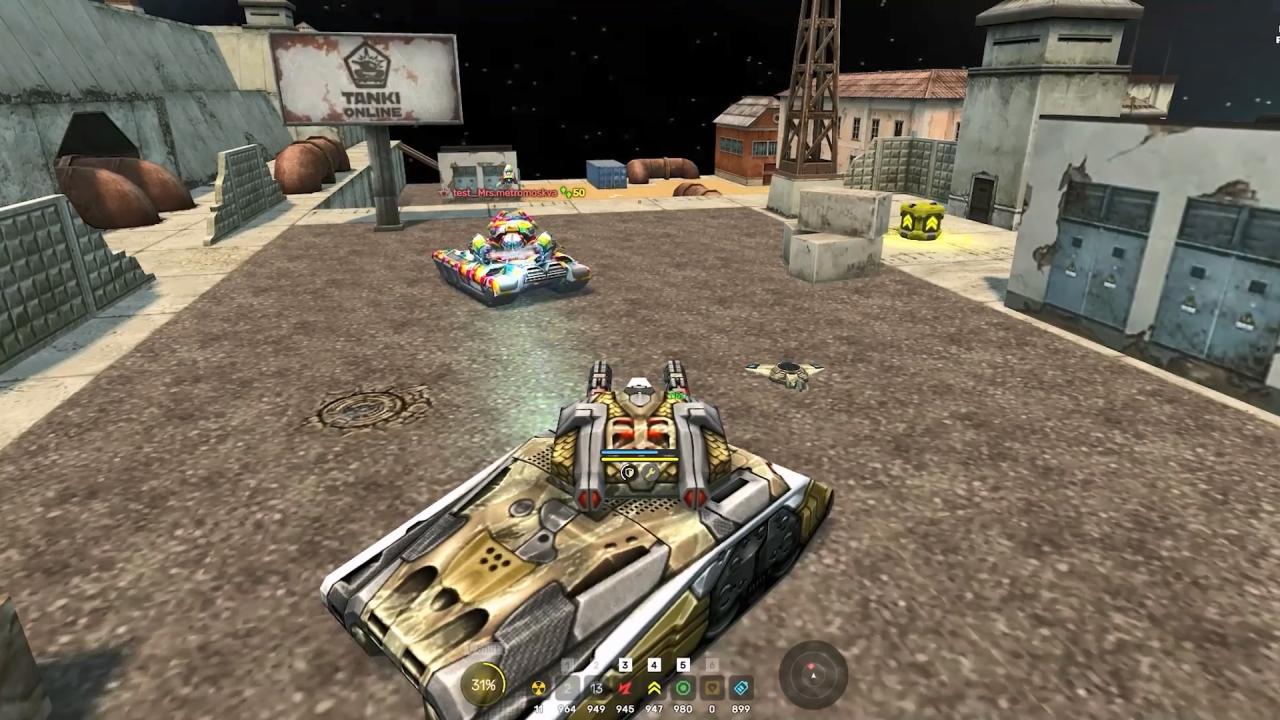Click the wrench repair icon above your turret
The height and width of the screenshot is (720, 1280).
click(651, 473)
